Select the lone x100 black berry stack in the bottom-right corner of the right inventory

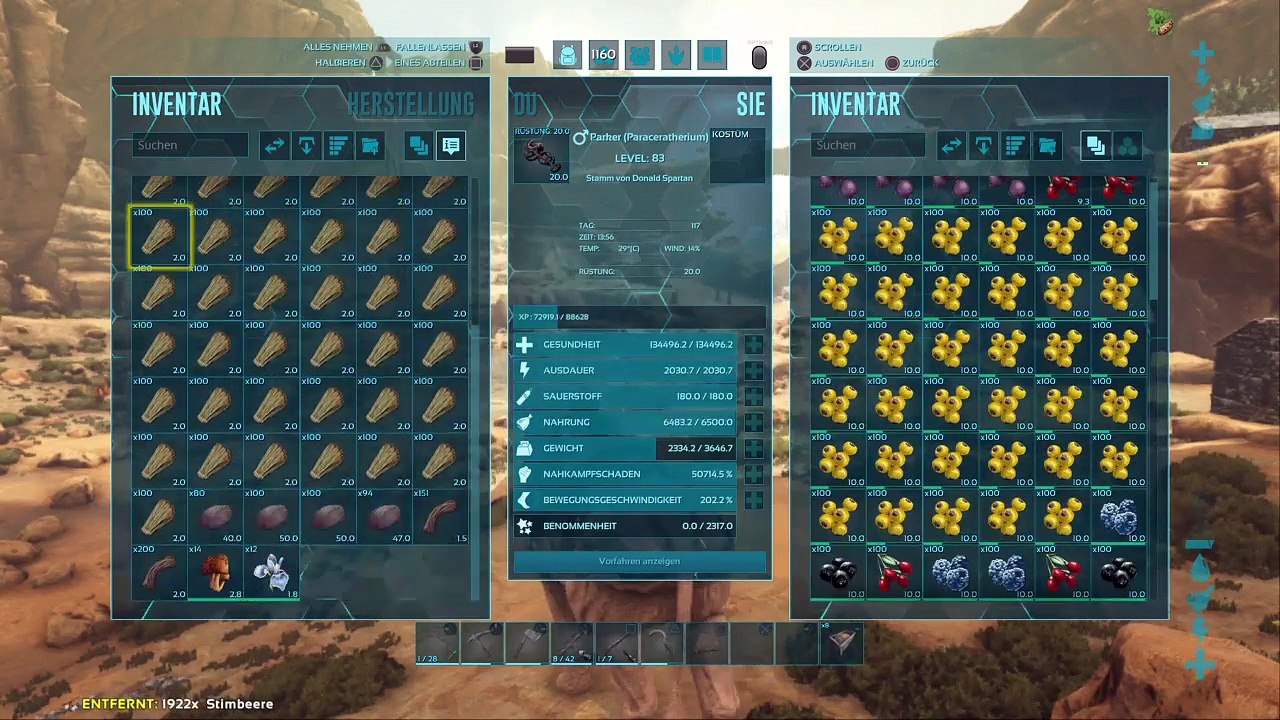[x=1119, y=573]
